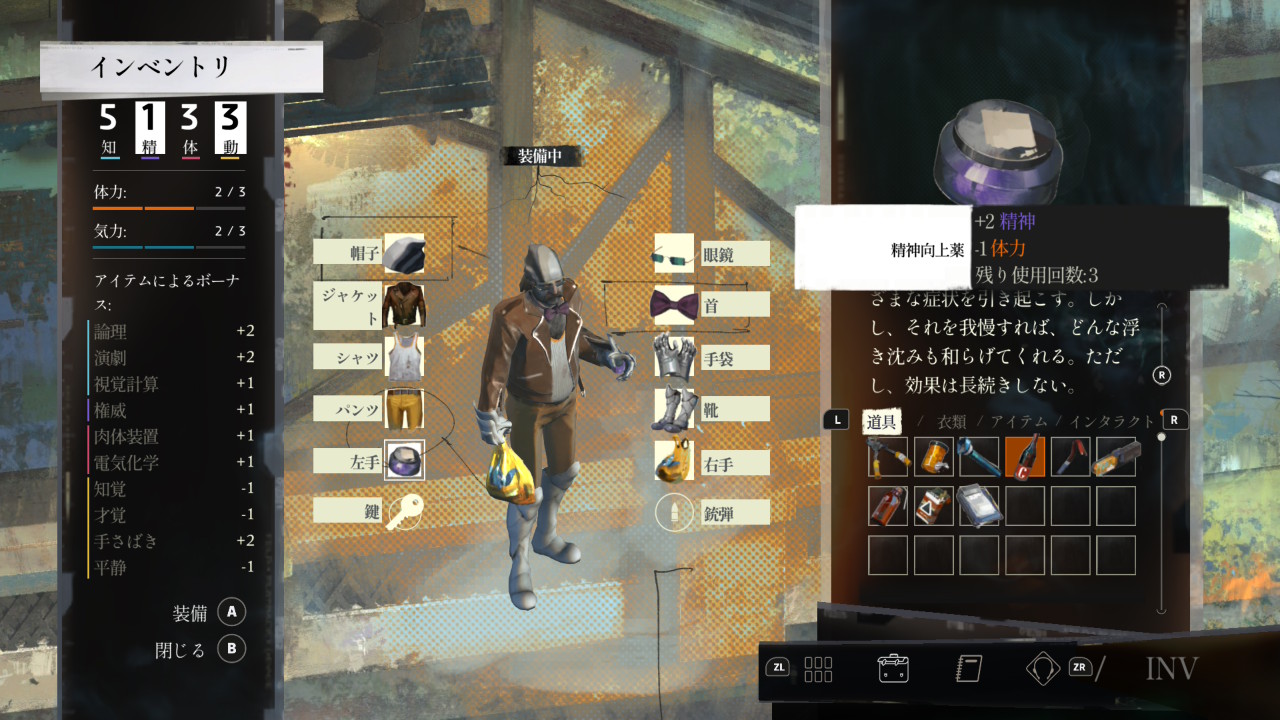
Task: Choose the purple bow tie neck slot
Action: click(x=674, y=305)
